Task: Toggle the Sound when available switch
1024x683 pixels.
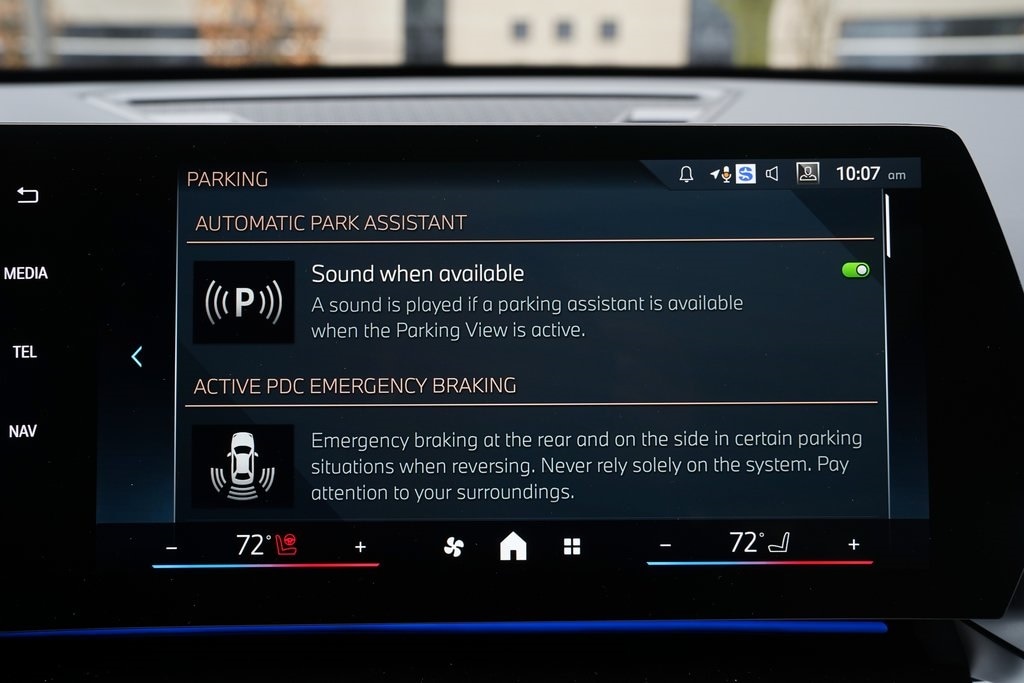Action: (x=855, y=270)
